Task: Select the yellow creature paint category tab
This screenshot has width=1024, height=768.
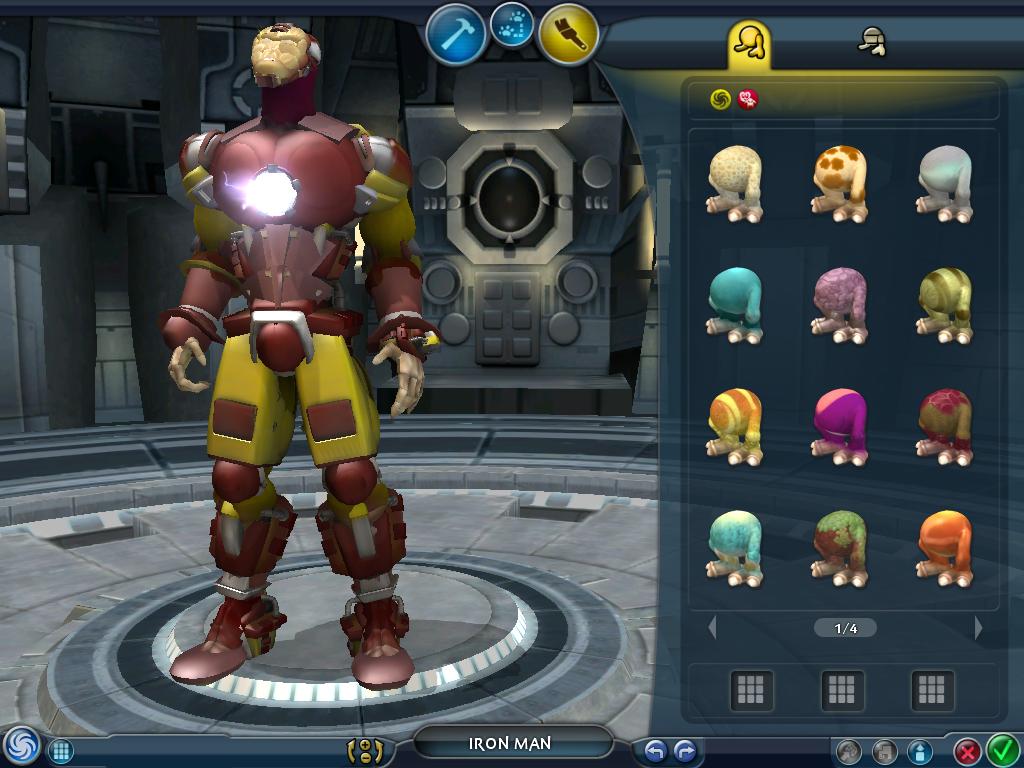Action: point(748,41)
